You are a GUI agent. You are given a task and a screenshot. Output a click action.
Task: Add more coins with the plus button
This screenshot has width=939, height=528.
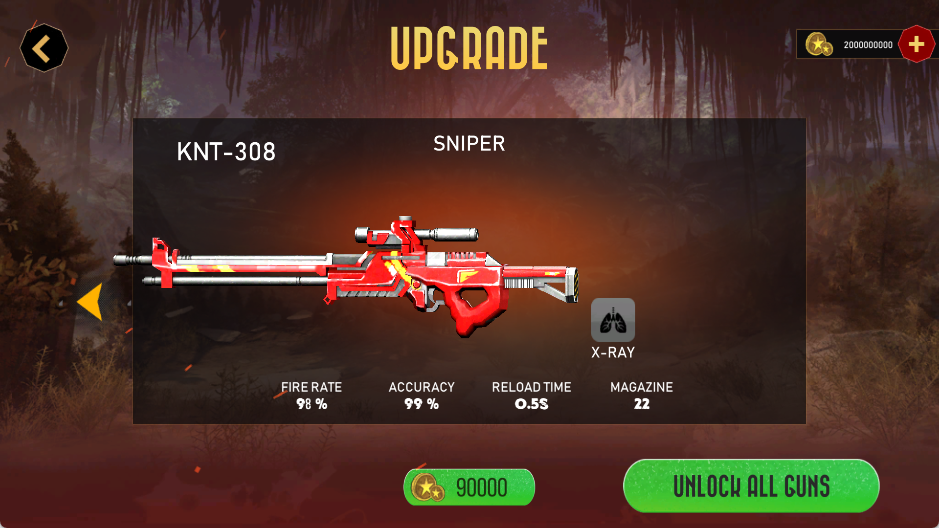click(916, 44)
